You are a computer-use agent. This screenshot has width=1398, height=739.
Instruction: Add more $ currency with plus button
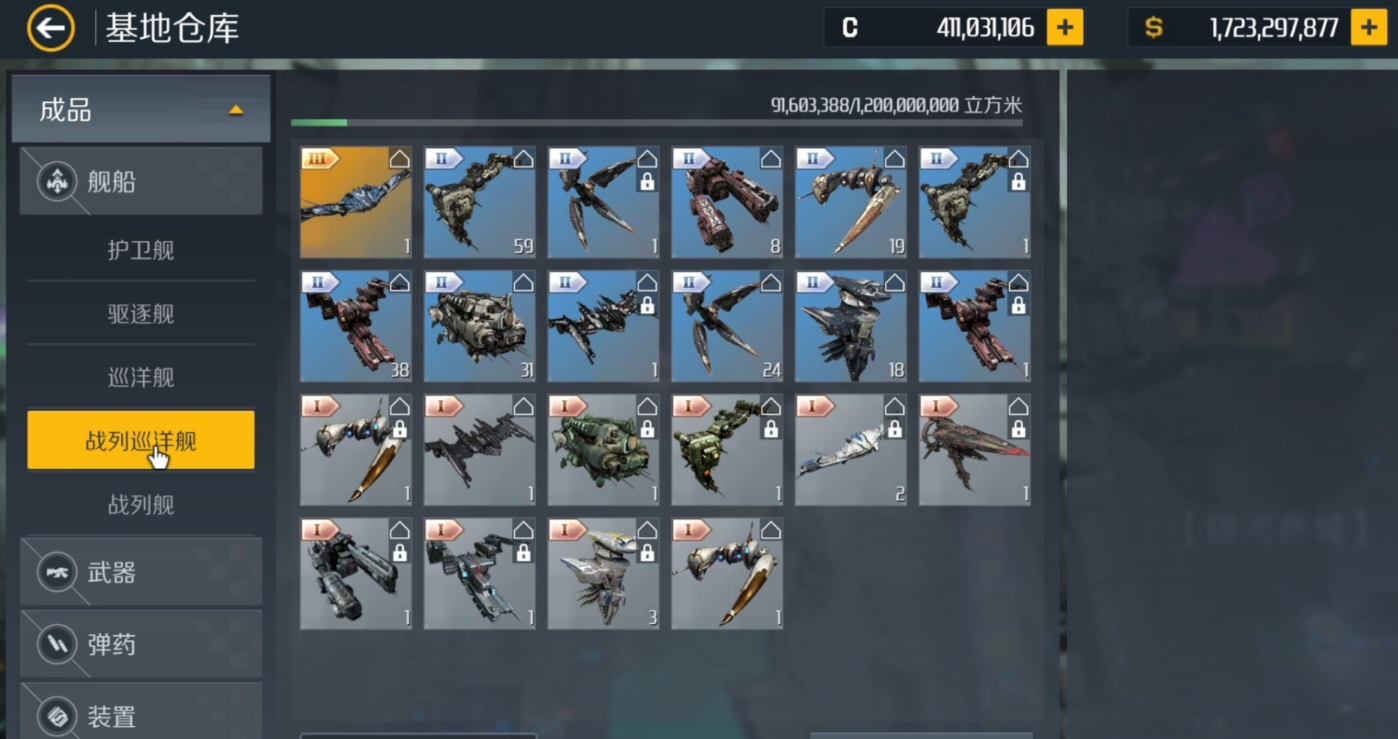(1369, 28)
